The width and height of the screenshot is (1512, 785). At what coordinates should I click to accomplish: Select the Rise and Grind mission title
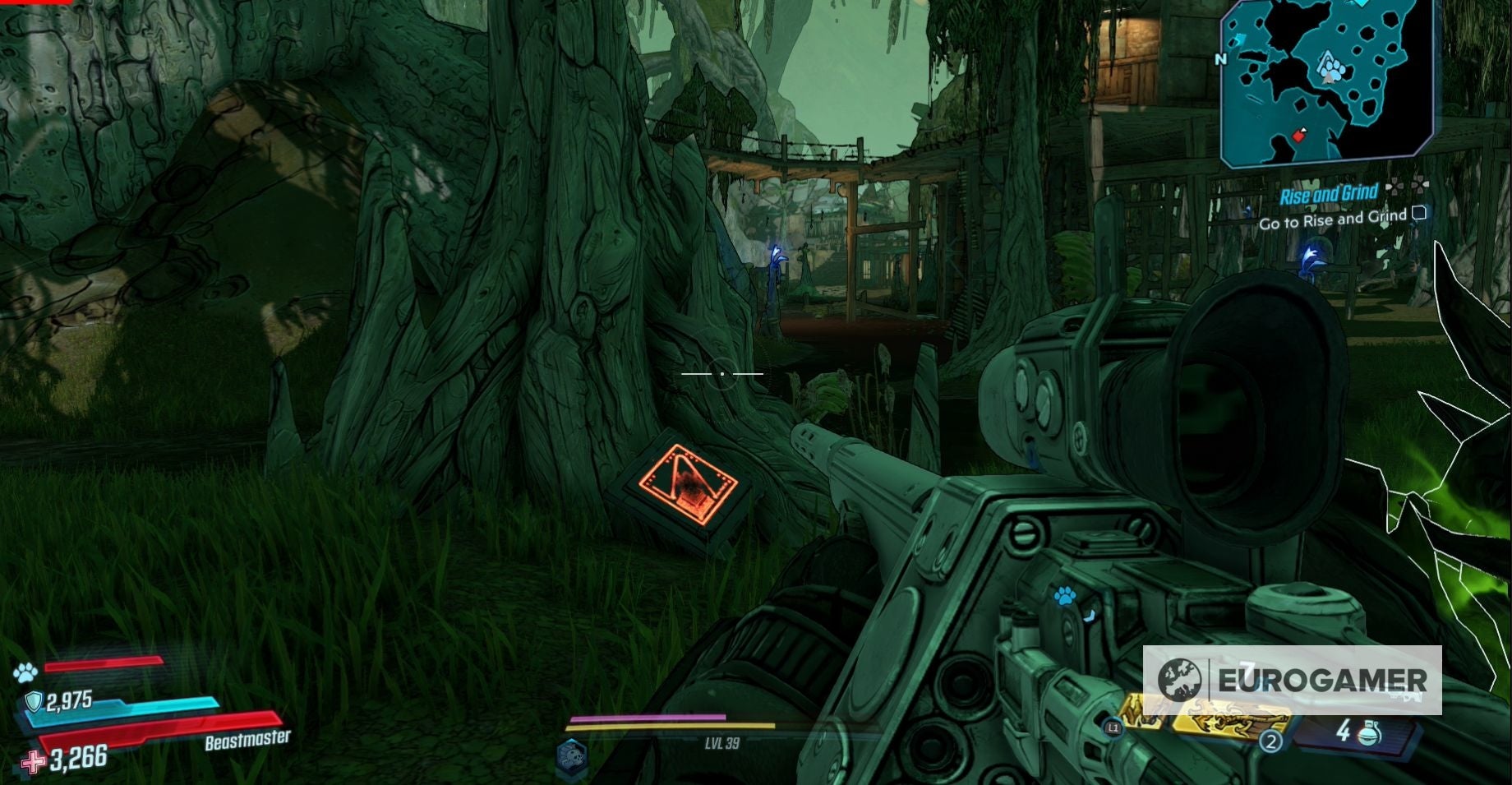[x=1330, y=192]
